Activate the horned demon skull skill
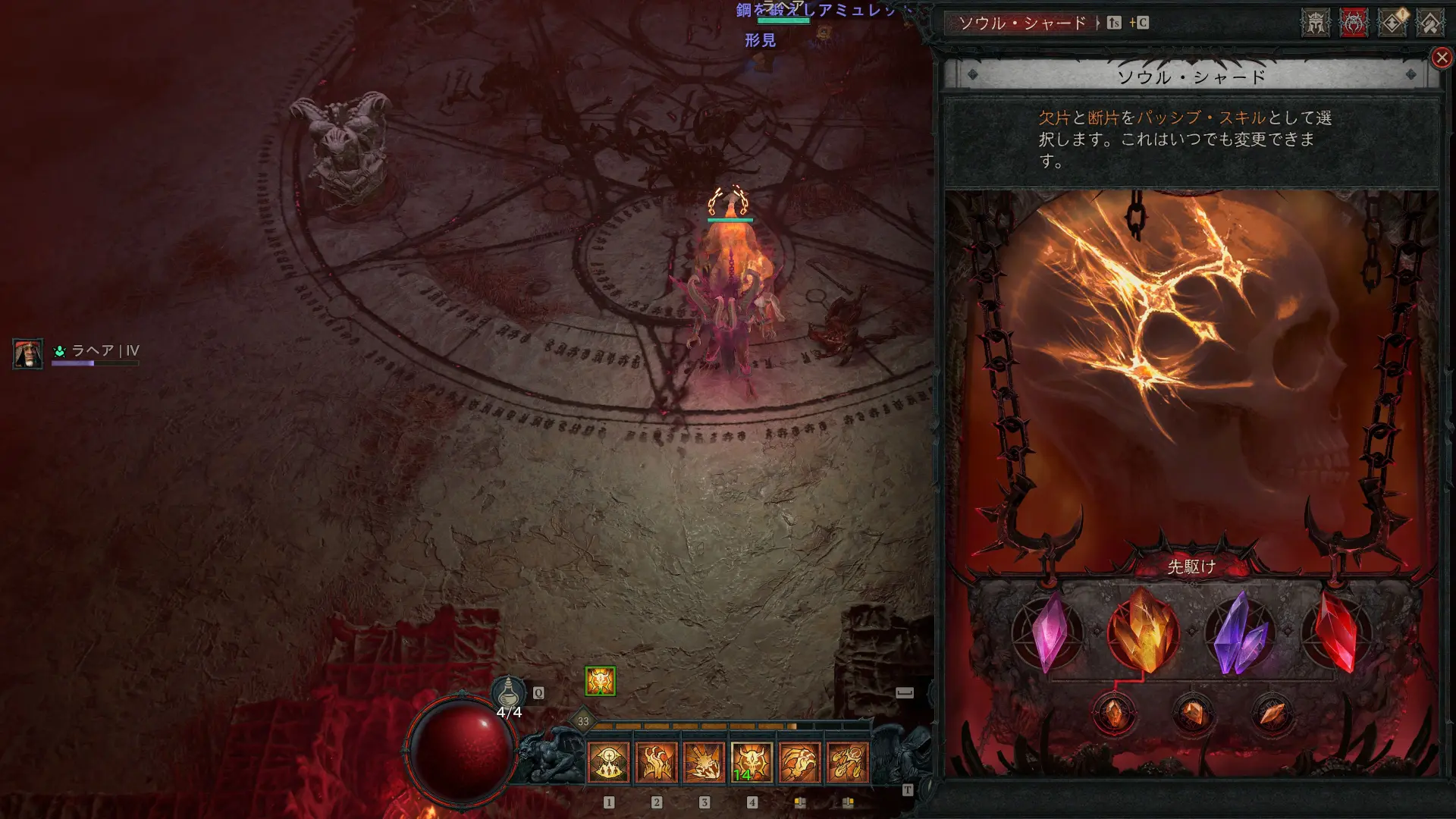The image size is (1456, 819). (752, 761)
